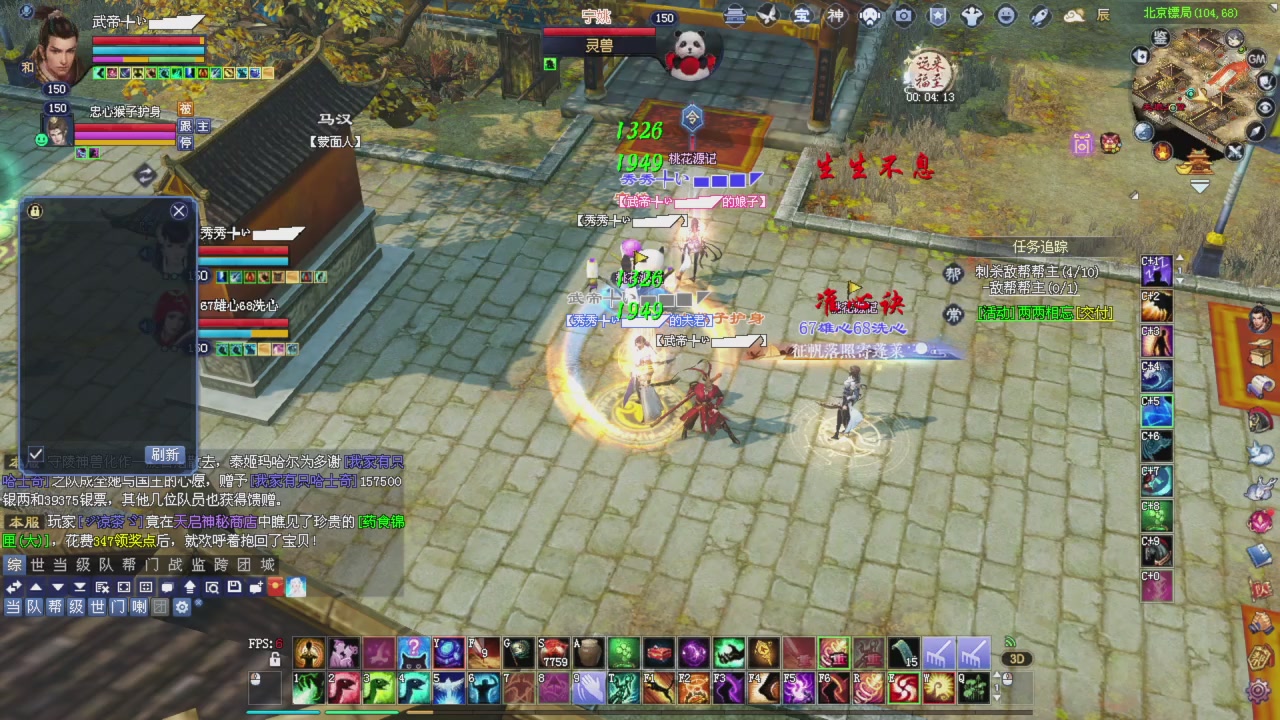Viewport: 1280px width, 720px height.
Task: Open the chat settings gear icon
Action: (182, 607)
